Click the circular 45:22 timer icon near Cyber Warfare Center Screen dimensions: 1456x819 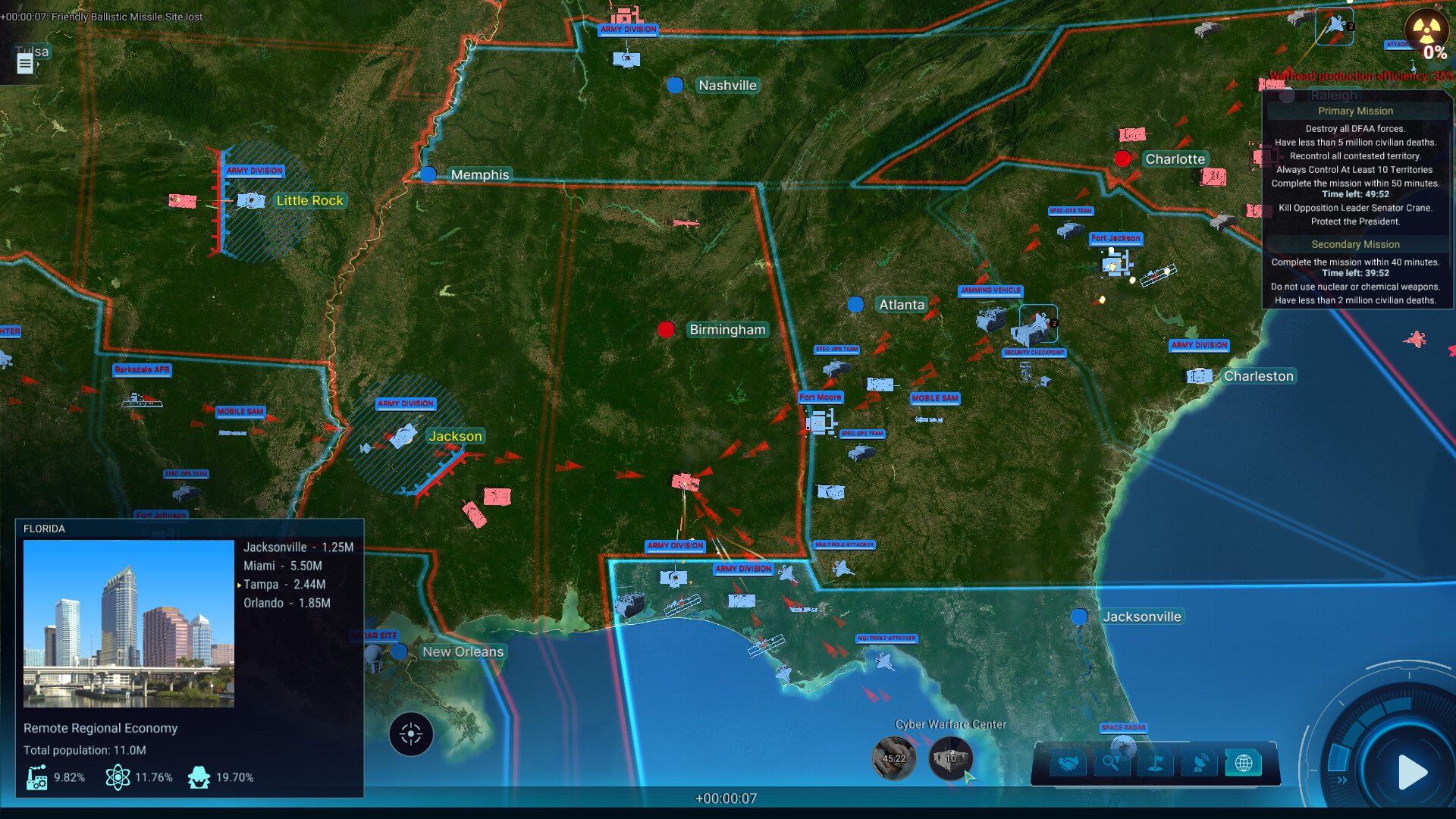895,758
